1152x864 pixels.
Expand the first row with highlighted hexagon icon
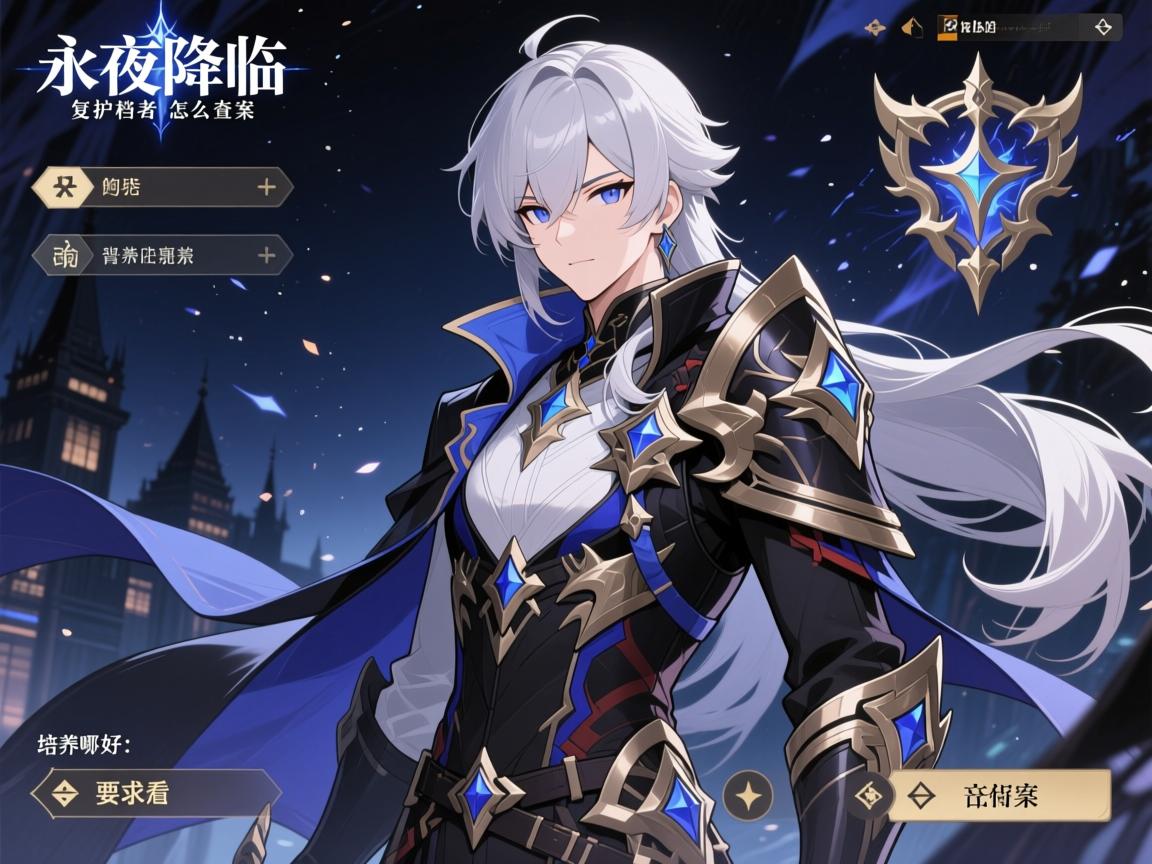click(266, 187)
